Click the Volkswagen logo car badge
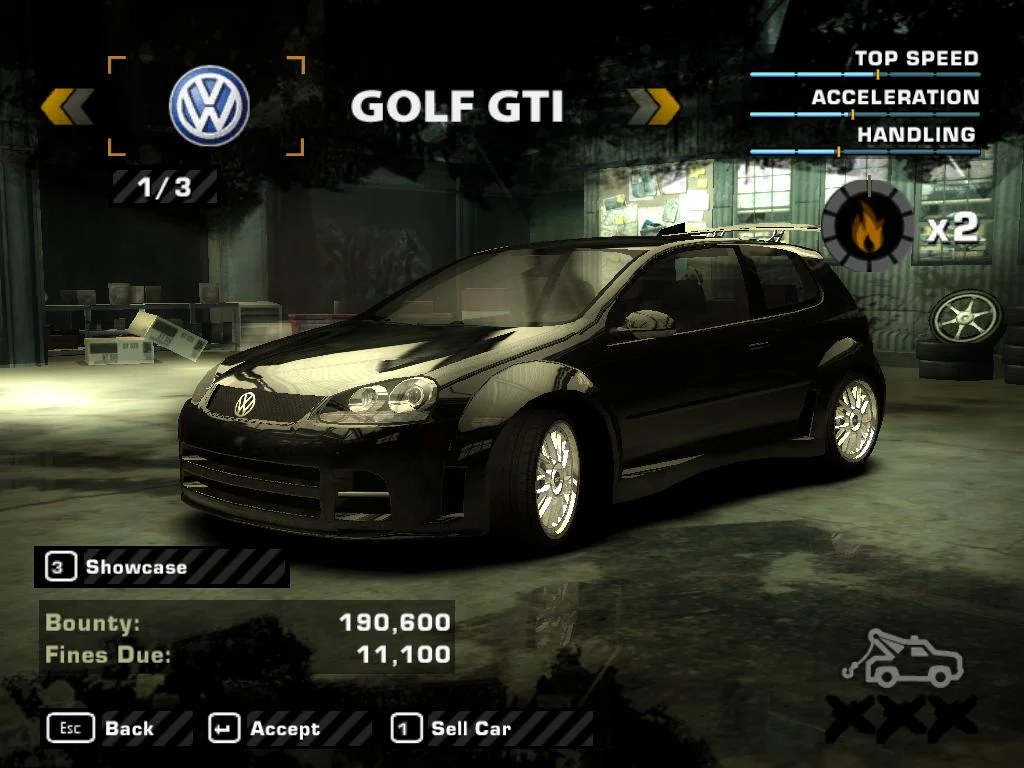 [208, 107]
